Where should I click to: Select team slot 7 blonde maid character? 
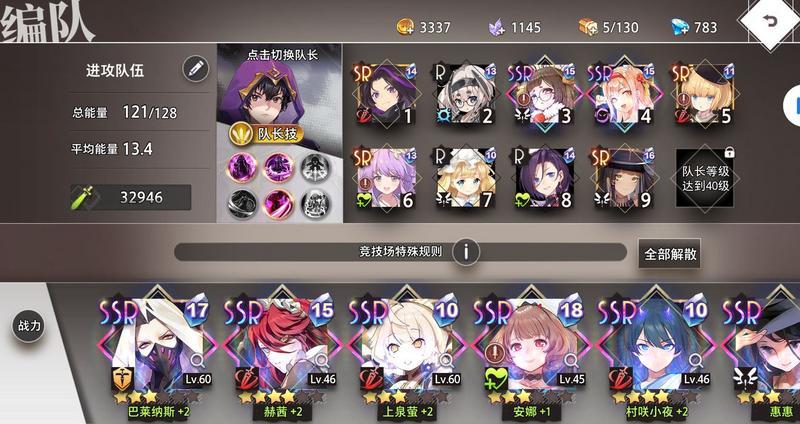[x=465, y=178]
